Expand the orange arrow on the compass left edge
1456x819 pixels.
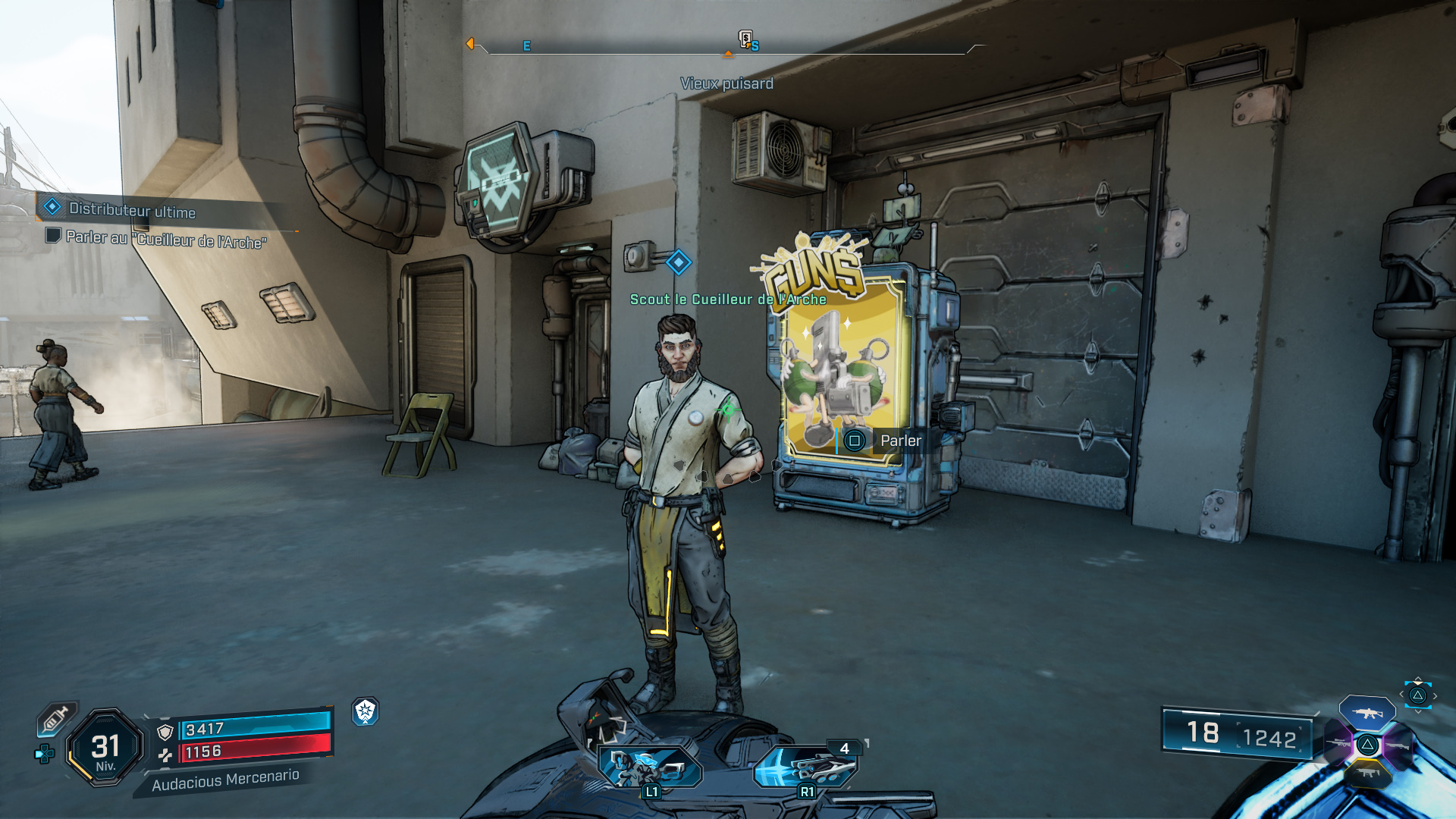[x=471, y=44]
